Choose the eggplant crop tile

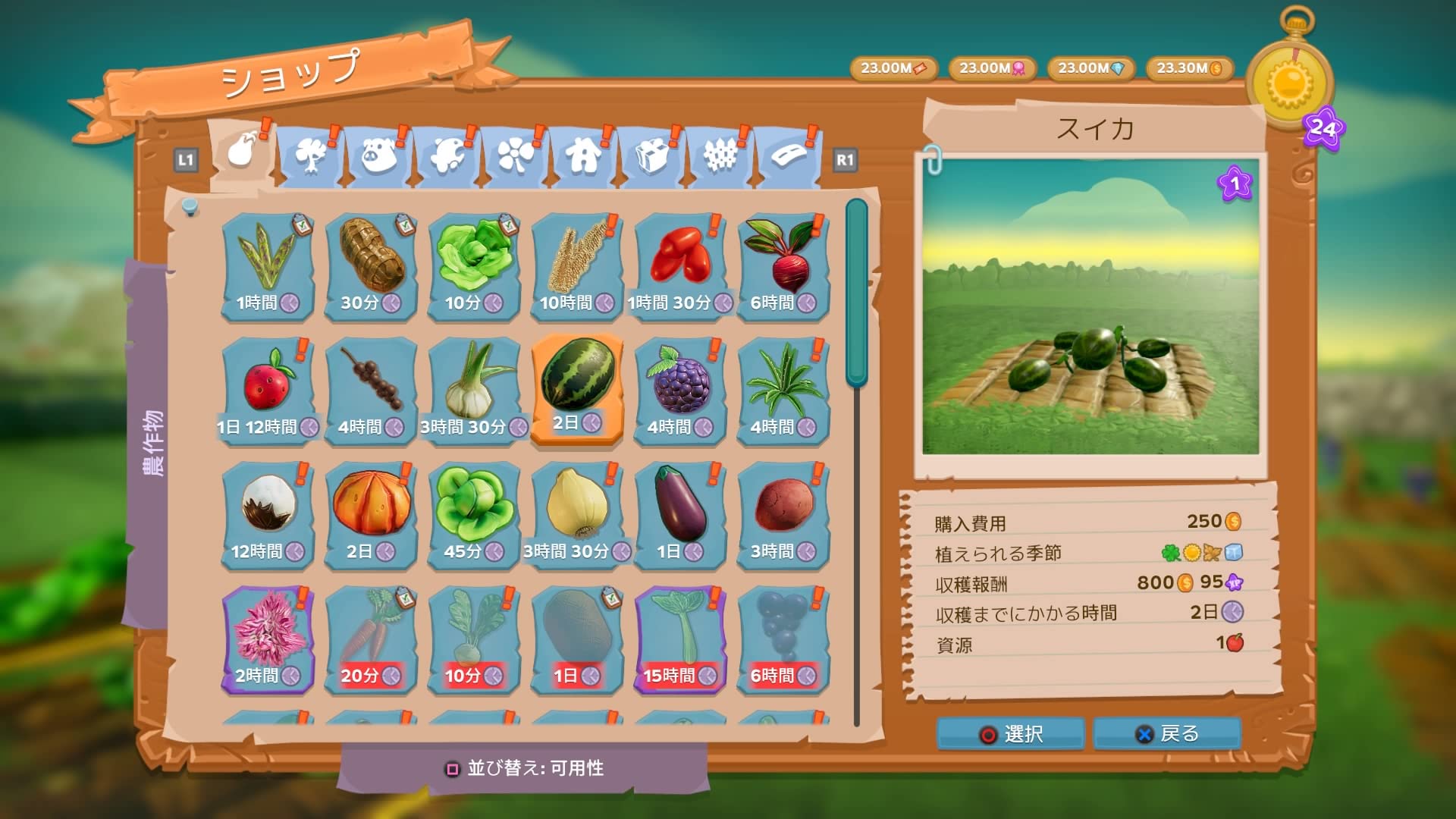pyautogui.click(x=680, y=514)
